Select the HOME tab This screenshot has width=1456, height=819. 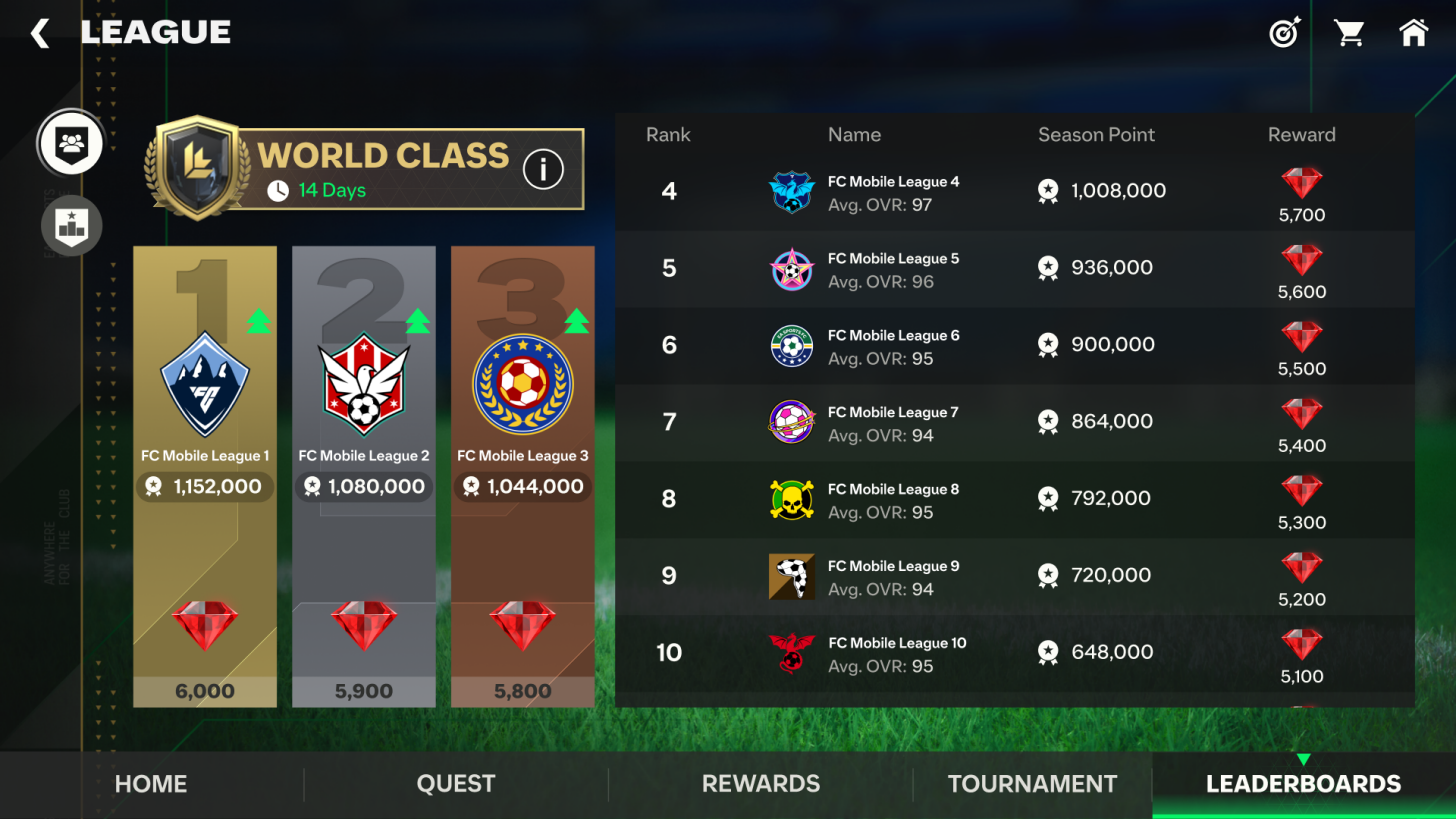150,784
